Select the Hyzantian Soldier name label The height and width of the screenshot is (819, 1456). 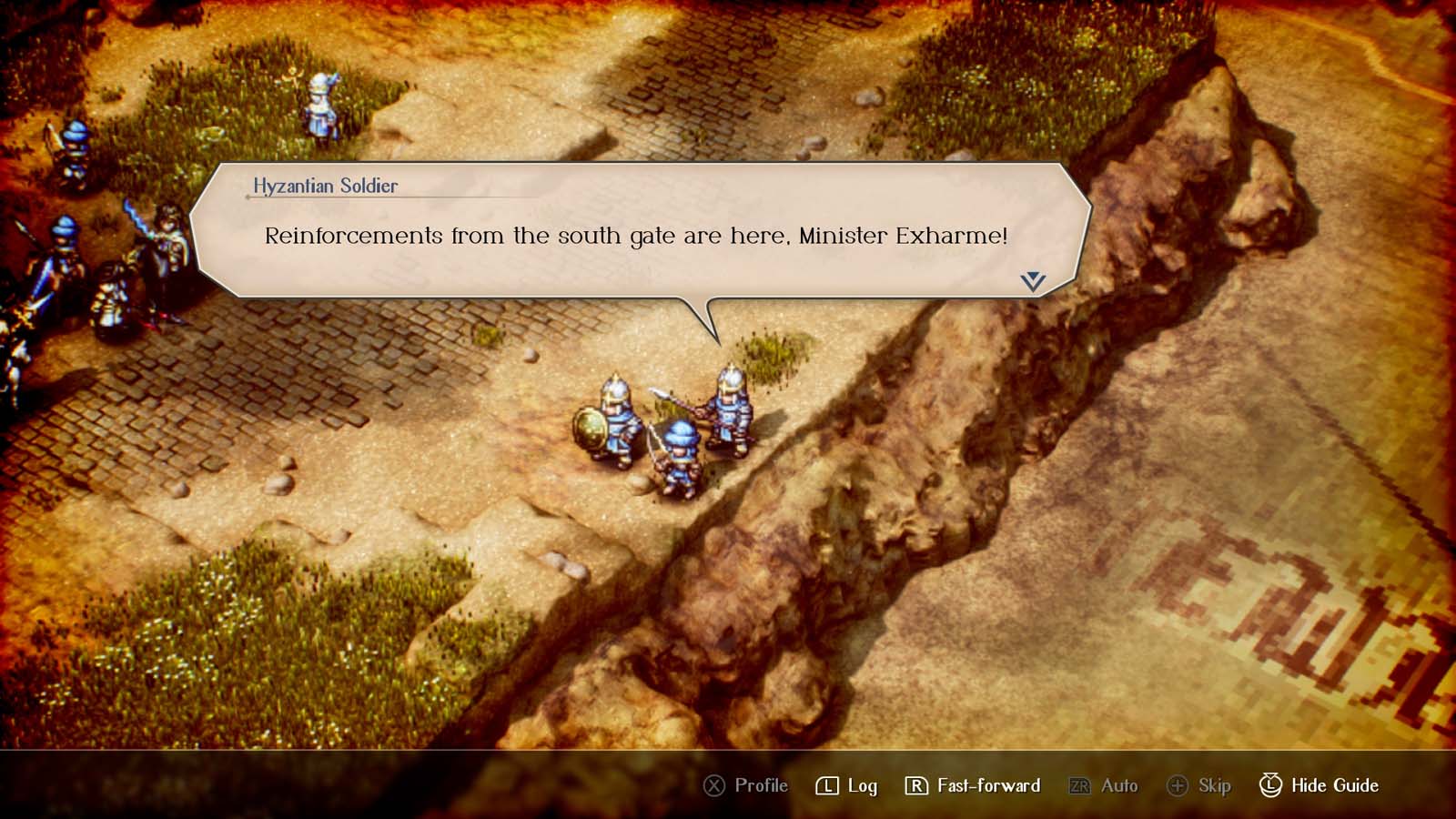point(325,186)
